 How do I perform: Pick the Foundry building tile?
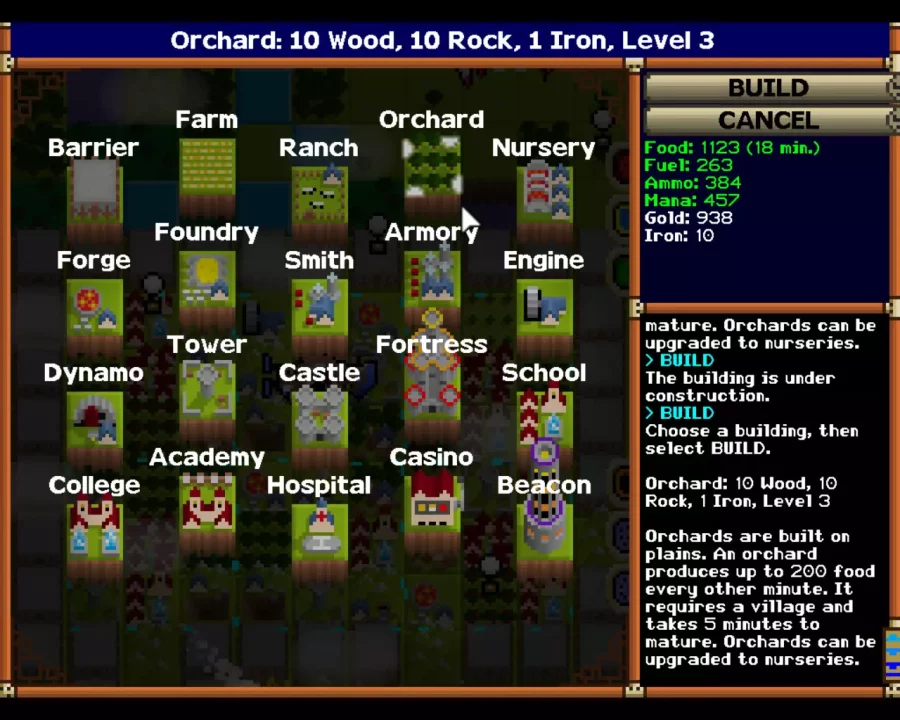tap(207, 278)
